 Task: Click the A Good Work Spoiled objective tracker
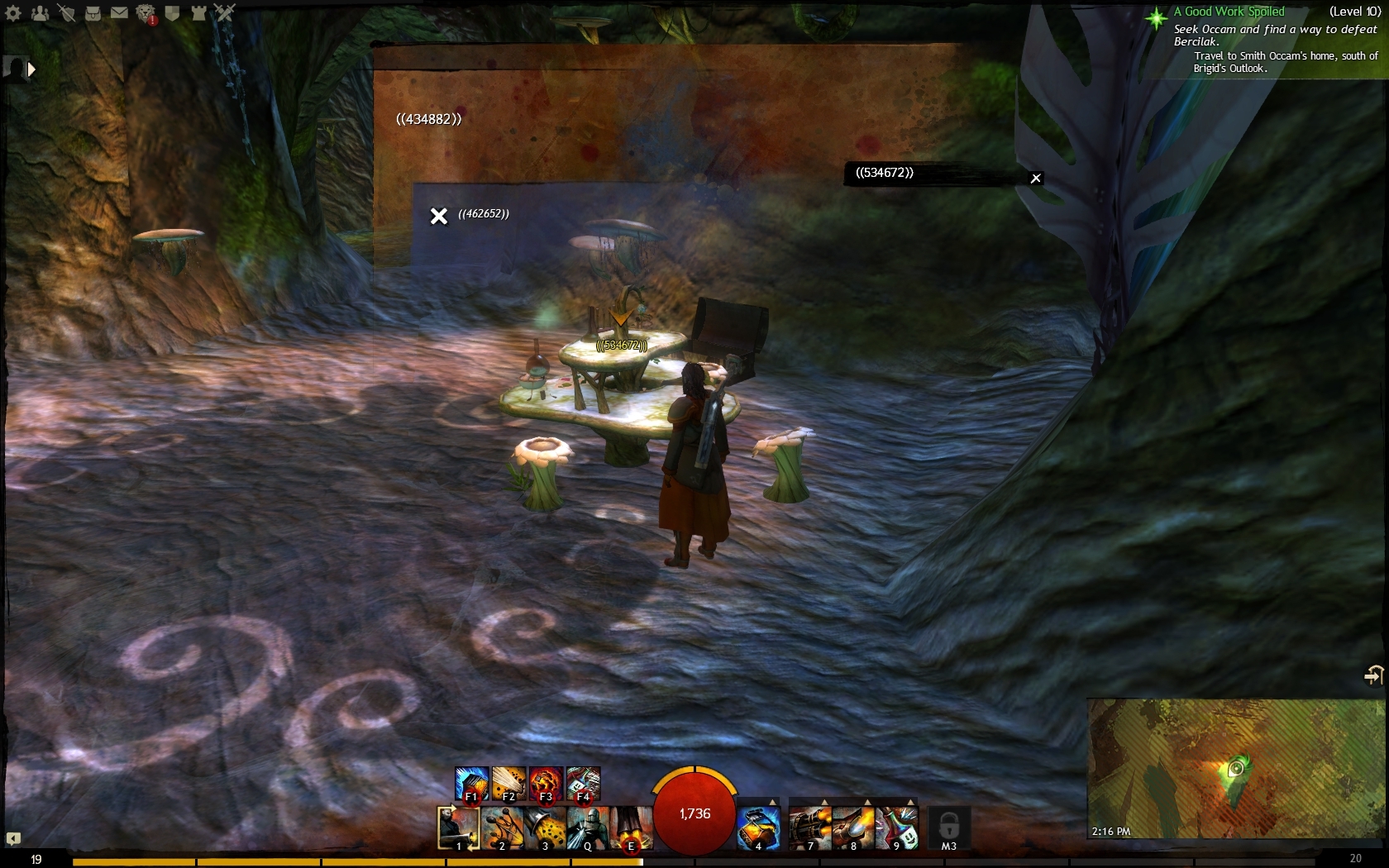pos(1229,12)
